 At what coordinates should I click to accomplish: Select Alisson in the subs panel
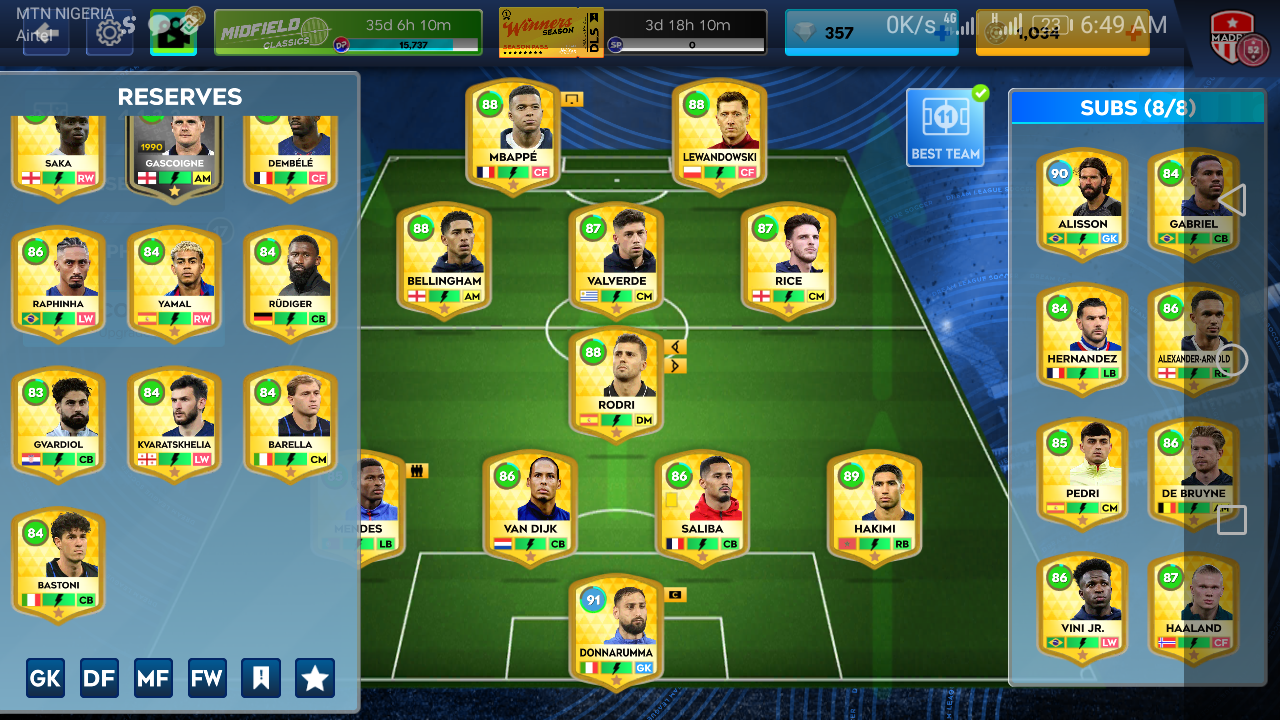point(1082,204)
